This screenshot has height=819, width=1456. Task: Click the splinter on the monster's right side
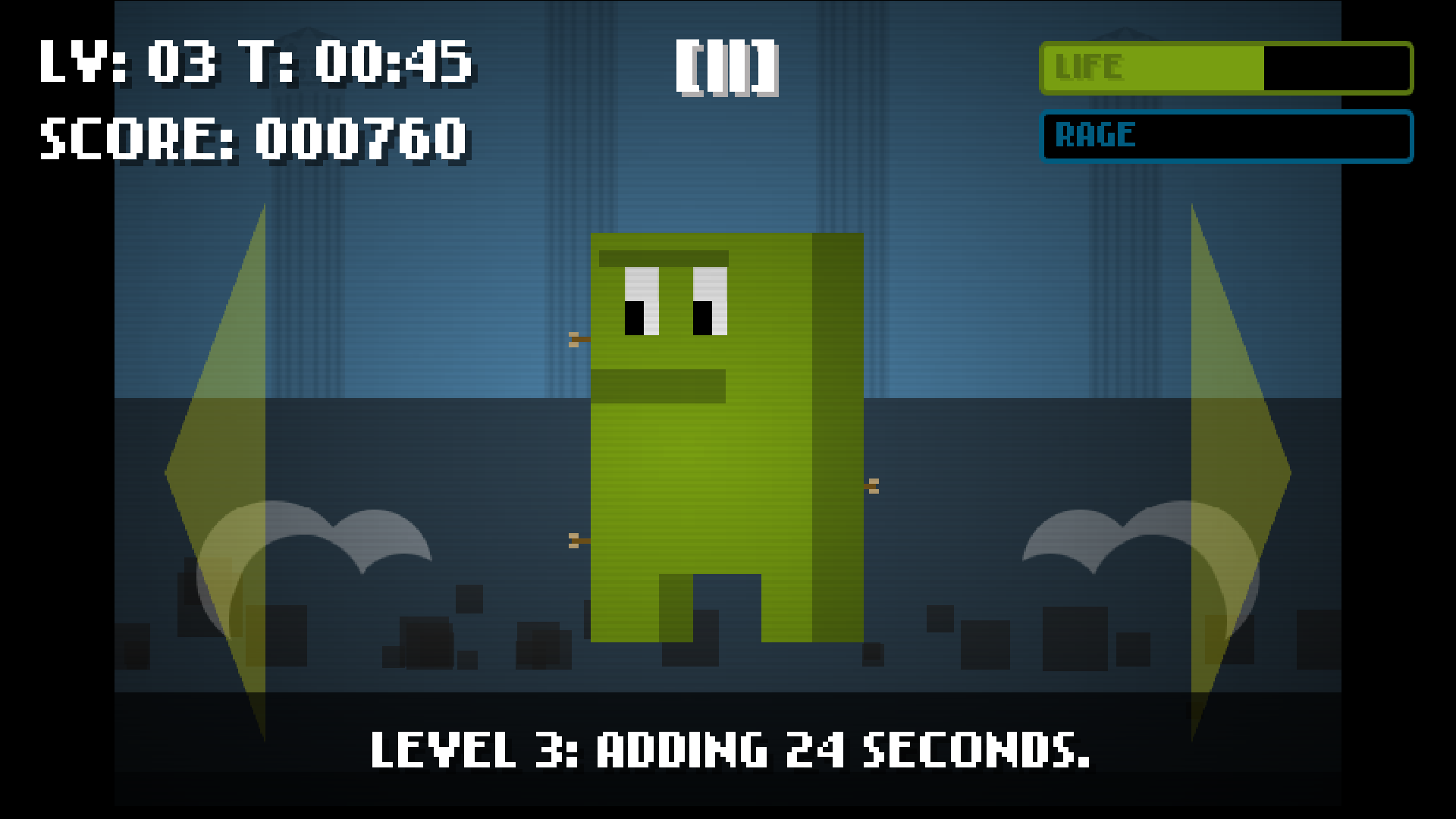[874, 486]
